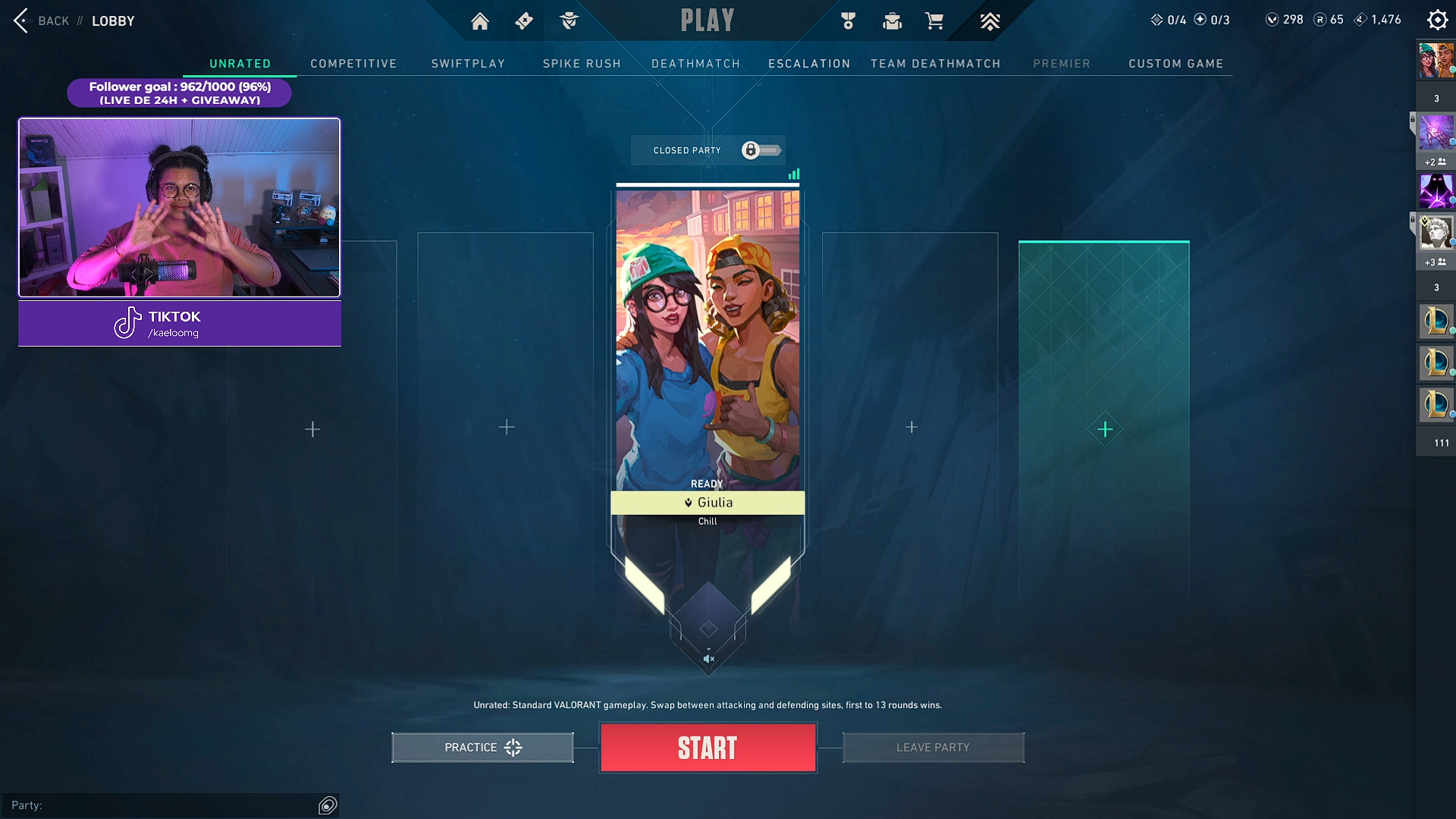This screenshot has height=819, width=1456.
Task: Click the red START button
Action: [x=708, y=748]
